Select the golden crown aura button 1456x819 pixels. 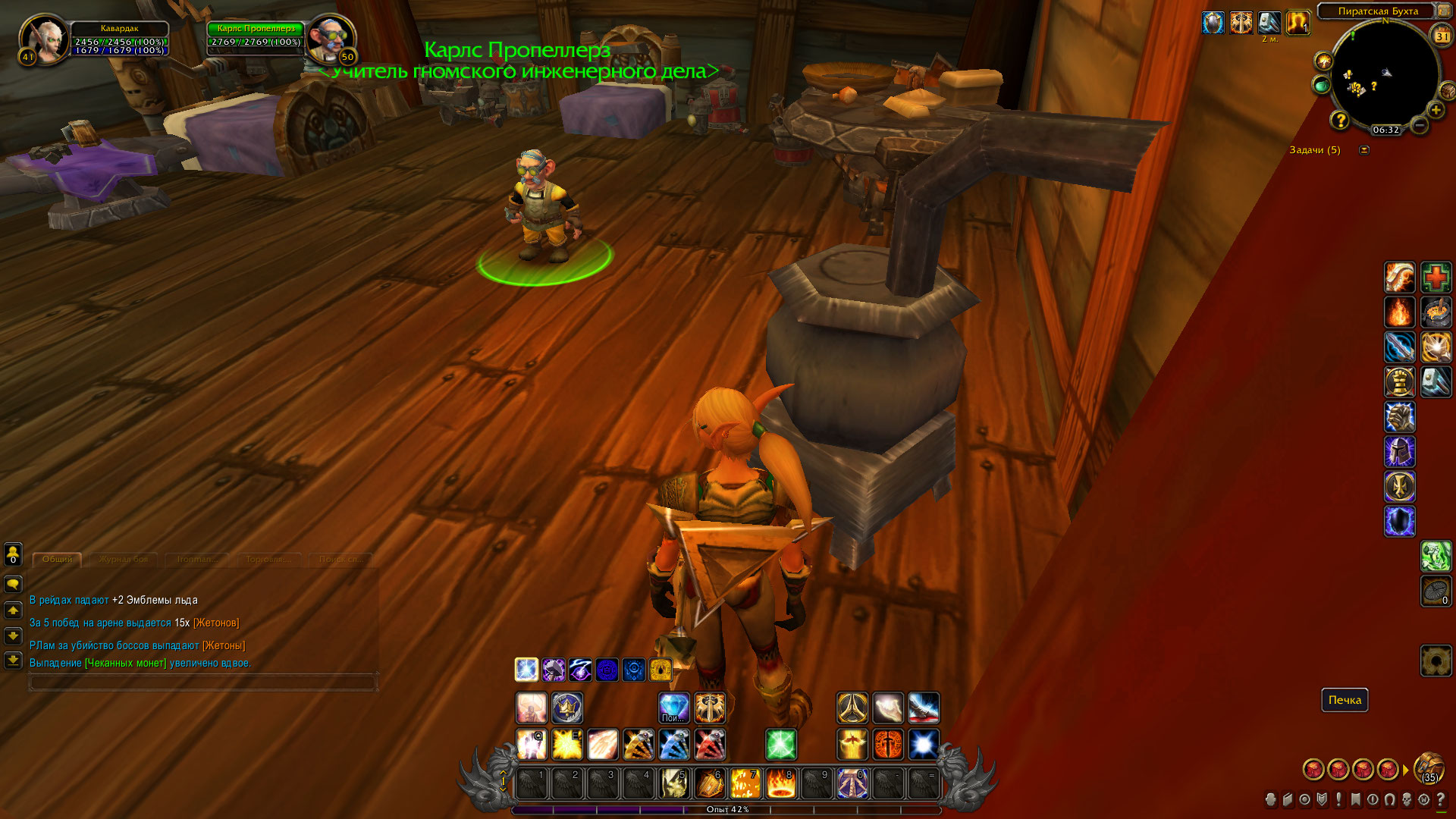pyautogui.click(x=567, y=708)
